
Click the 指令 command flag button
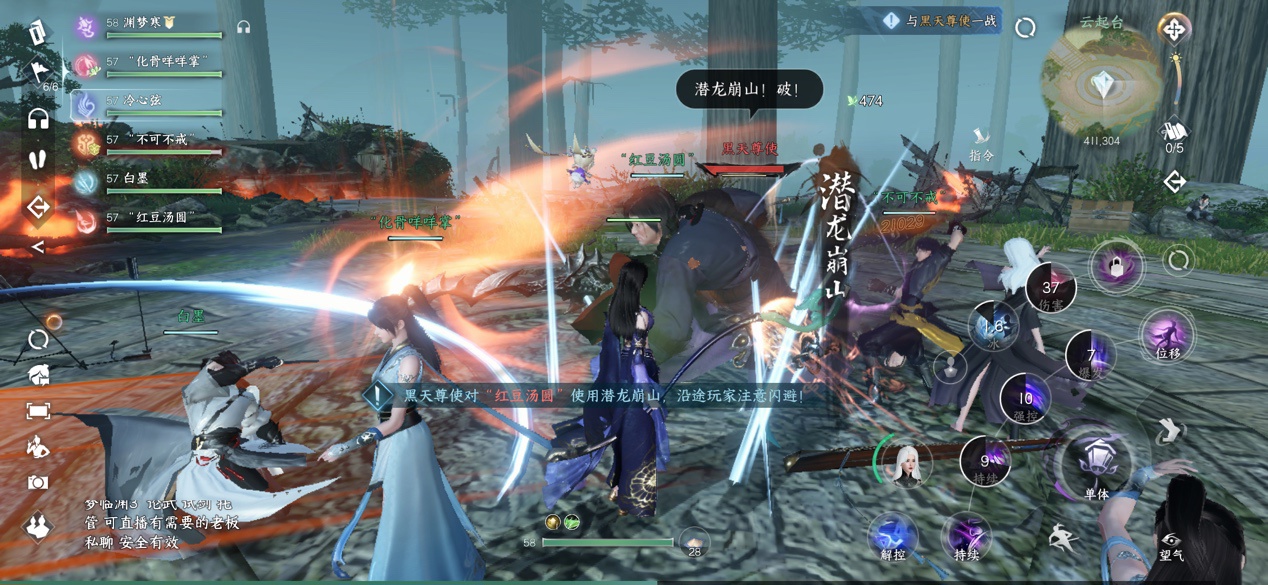point(982,142)
